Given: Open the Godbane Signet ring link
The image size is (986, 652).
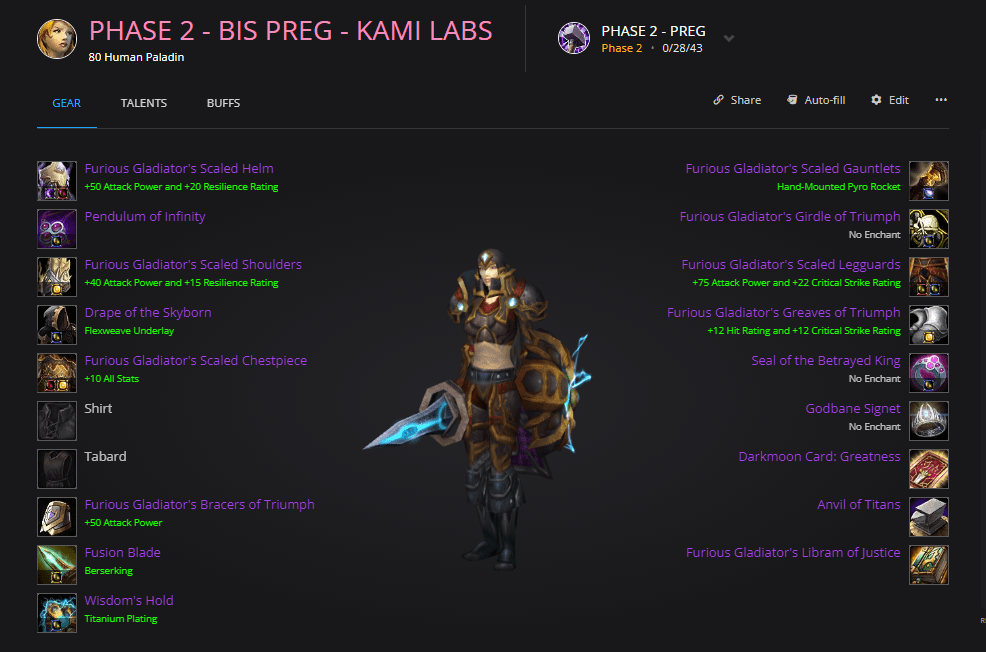Looking at the screenshot, I should click(x=853, y=409).
